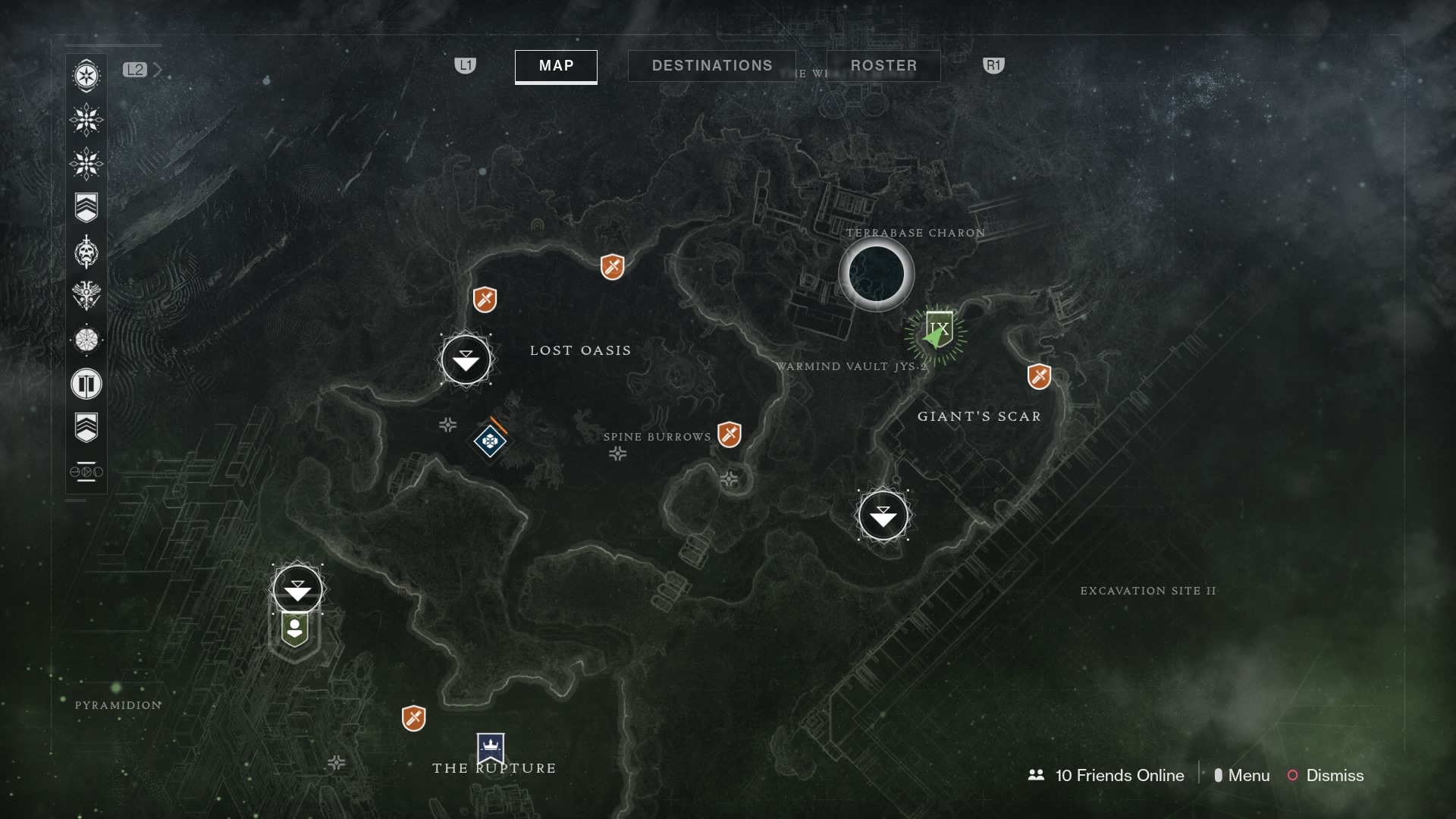Select the orange Lost Sector icon near Spine Burrows
Viewport: 1456px width, 819px height.
pos(730,435)
